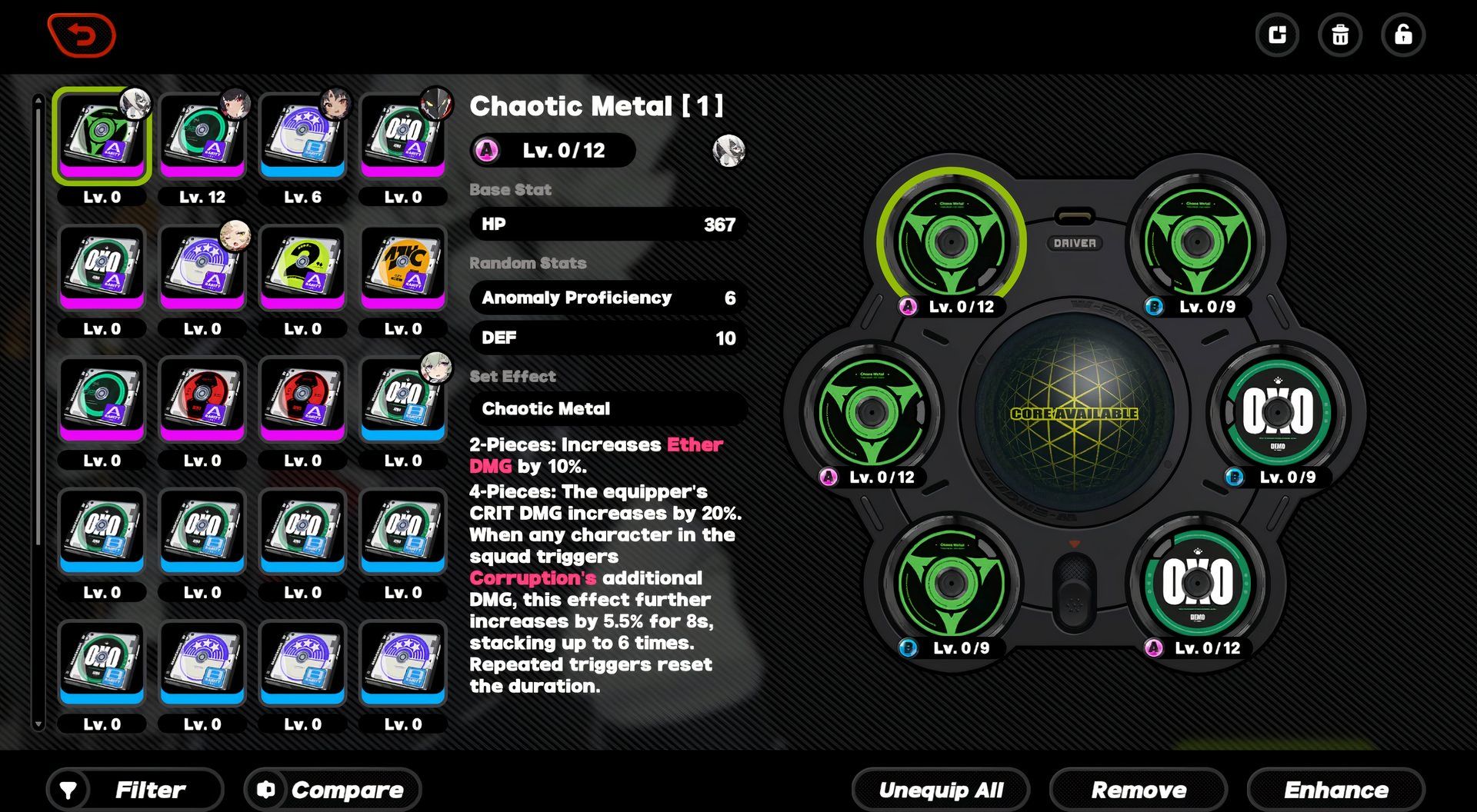This screenshot has width=1477, height=812.
Task: Select the salvage/dismantle icon in the top toolbar
Action: tap(1278, 35)
